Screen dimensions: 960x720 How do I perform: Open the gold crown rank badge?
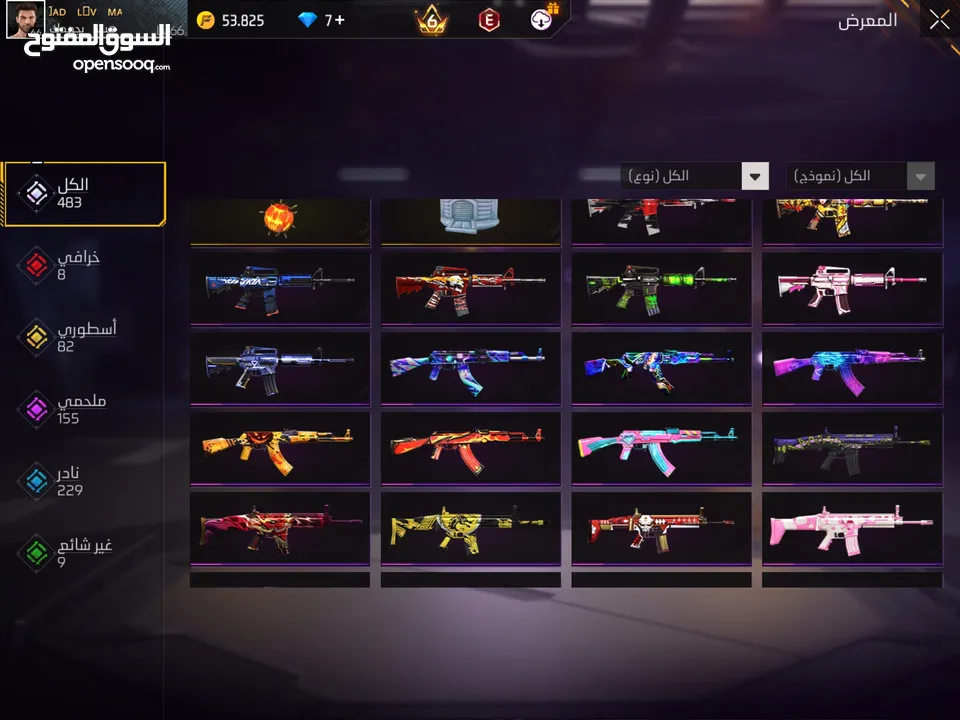(x=431, y=20)
